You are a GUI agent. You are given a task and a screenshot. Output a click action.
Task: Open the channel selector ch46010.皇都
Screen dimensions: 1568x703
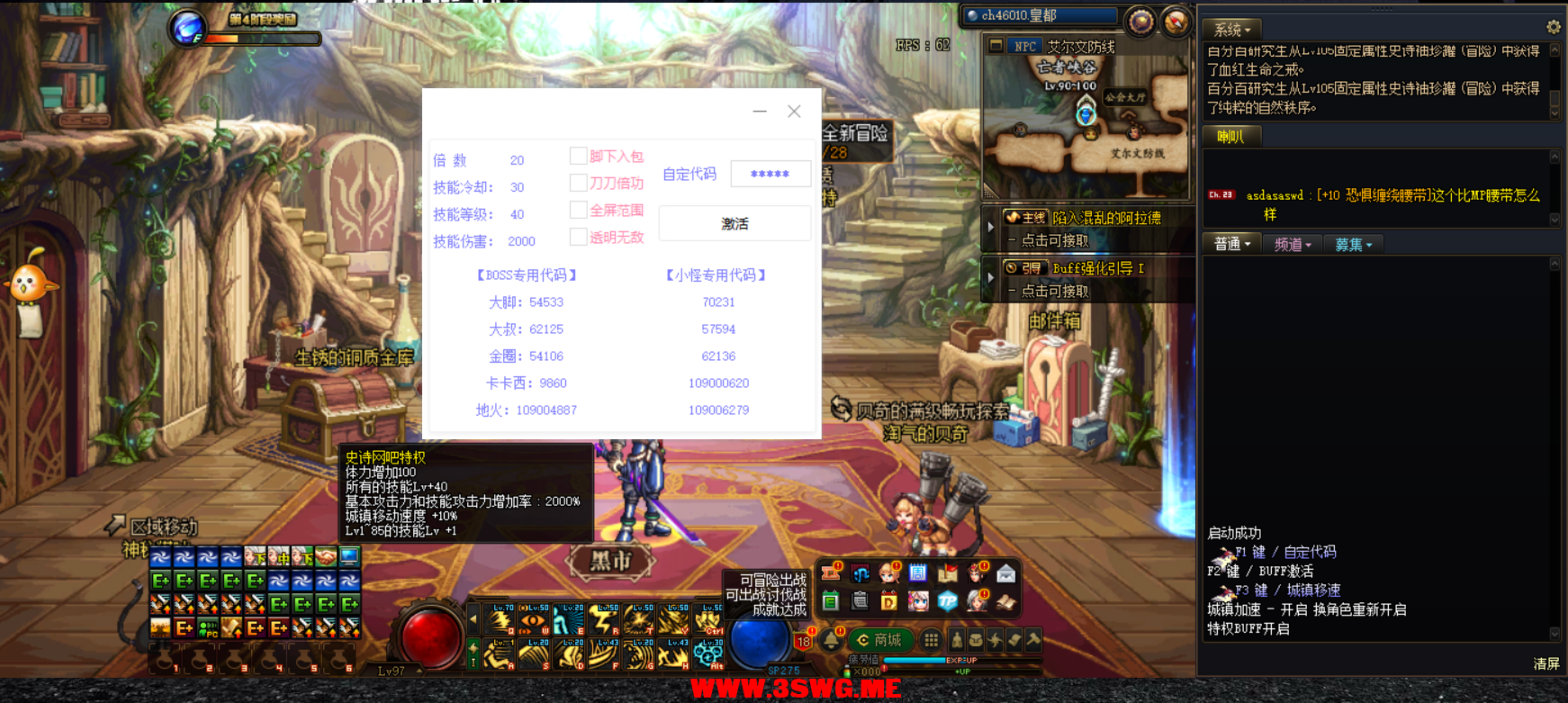click(1040, 15)
